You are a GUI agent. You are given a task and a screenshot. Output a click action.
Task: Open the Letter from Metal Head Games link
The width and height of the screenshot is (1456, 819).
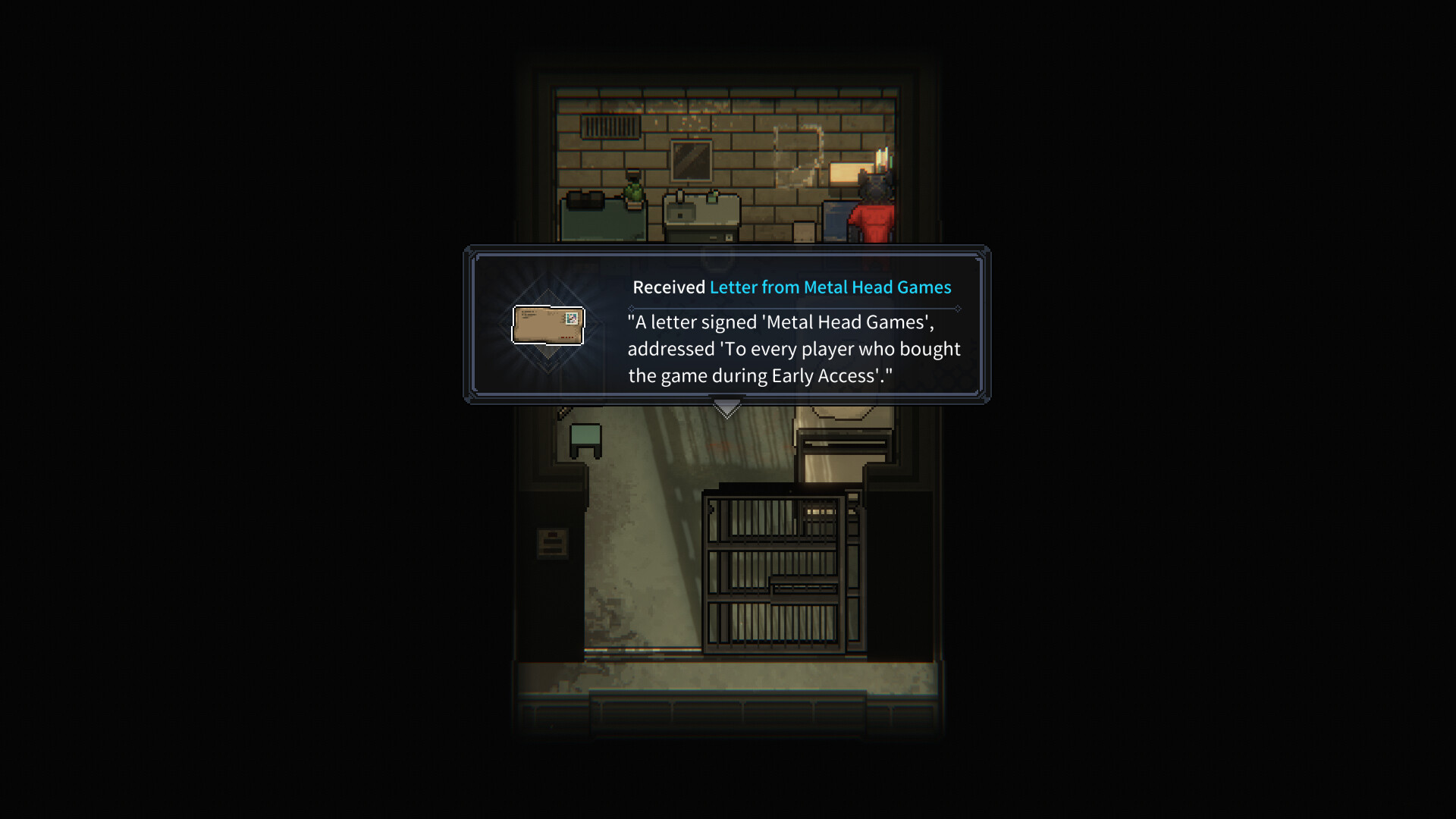coord(830,287)
